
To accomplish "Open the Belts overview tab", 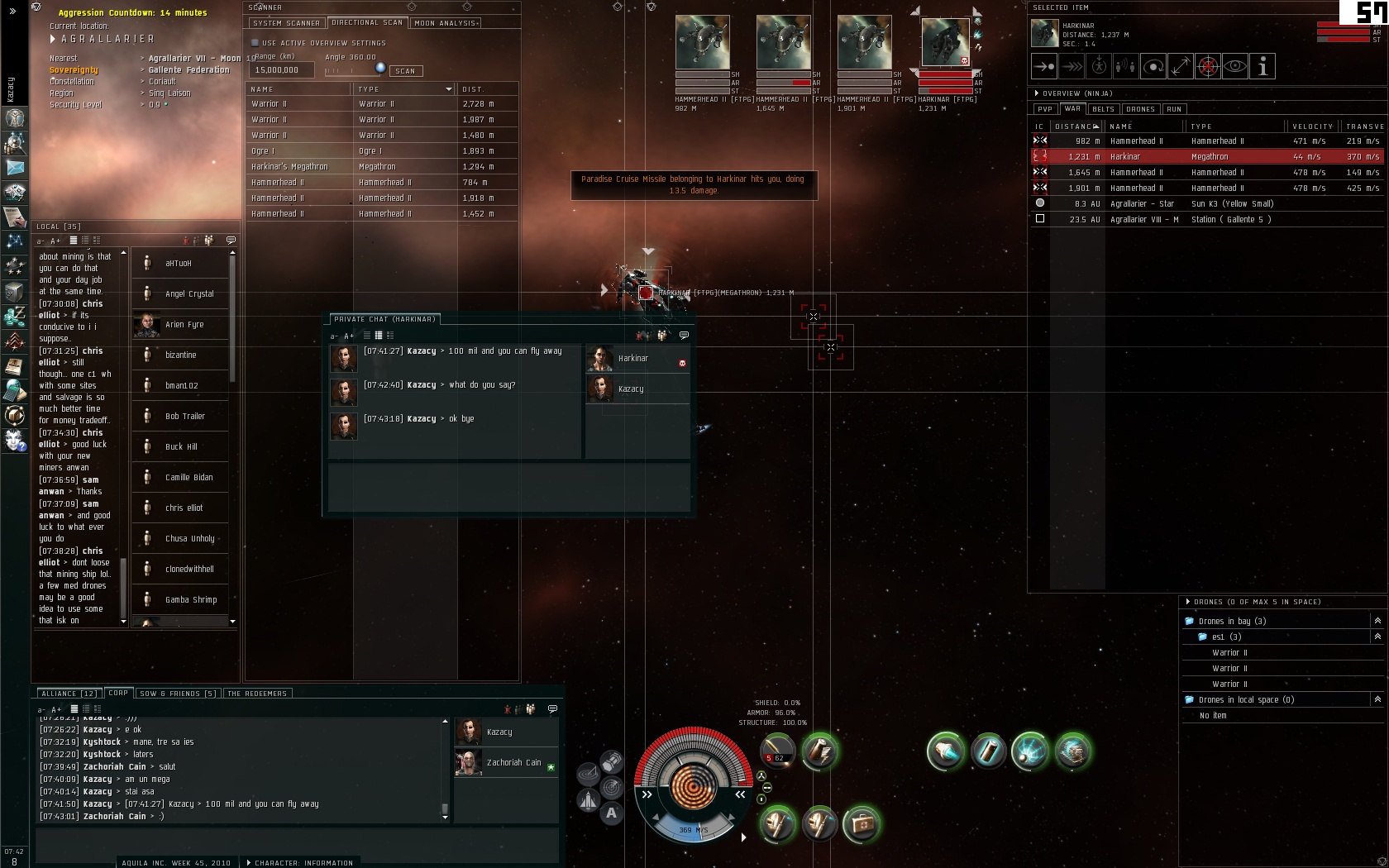I will [1103, 109].
